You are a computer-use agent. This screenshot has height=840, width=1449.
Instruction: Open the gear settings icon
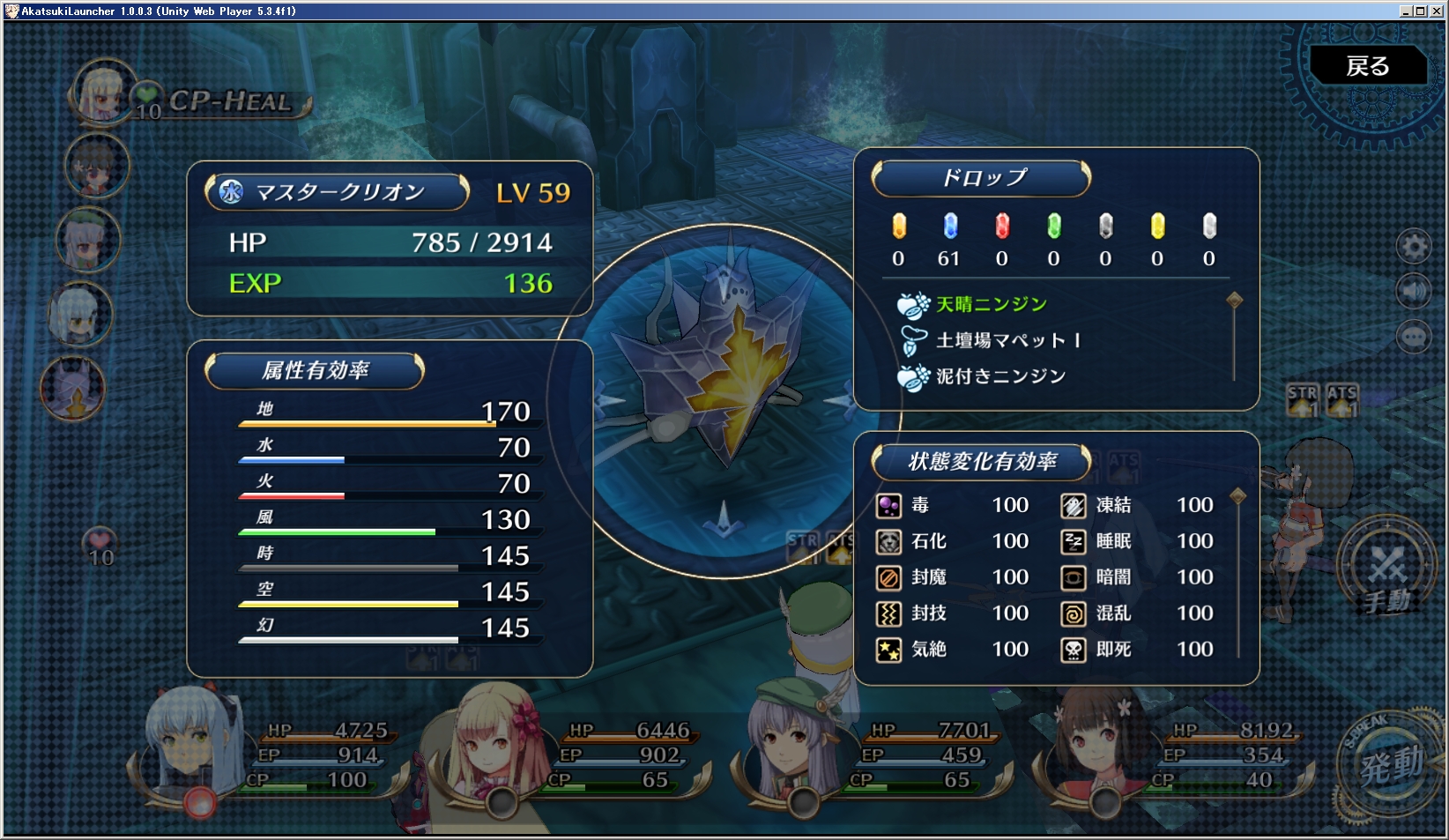[1414, 247]
